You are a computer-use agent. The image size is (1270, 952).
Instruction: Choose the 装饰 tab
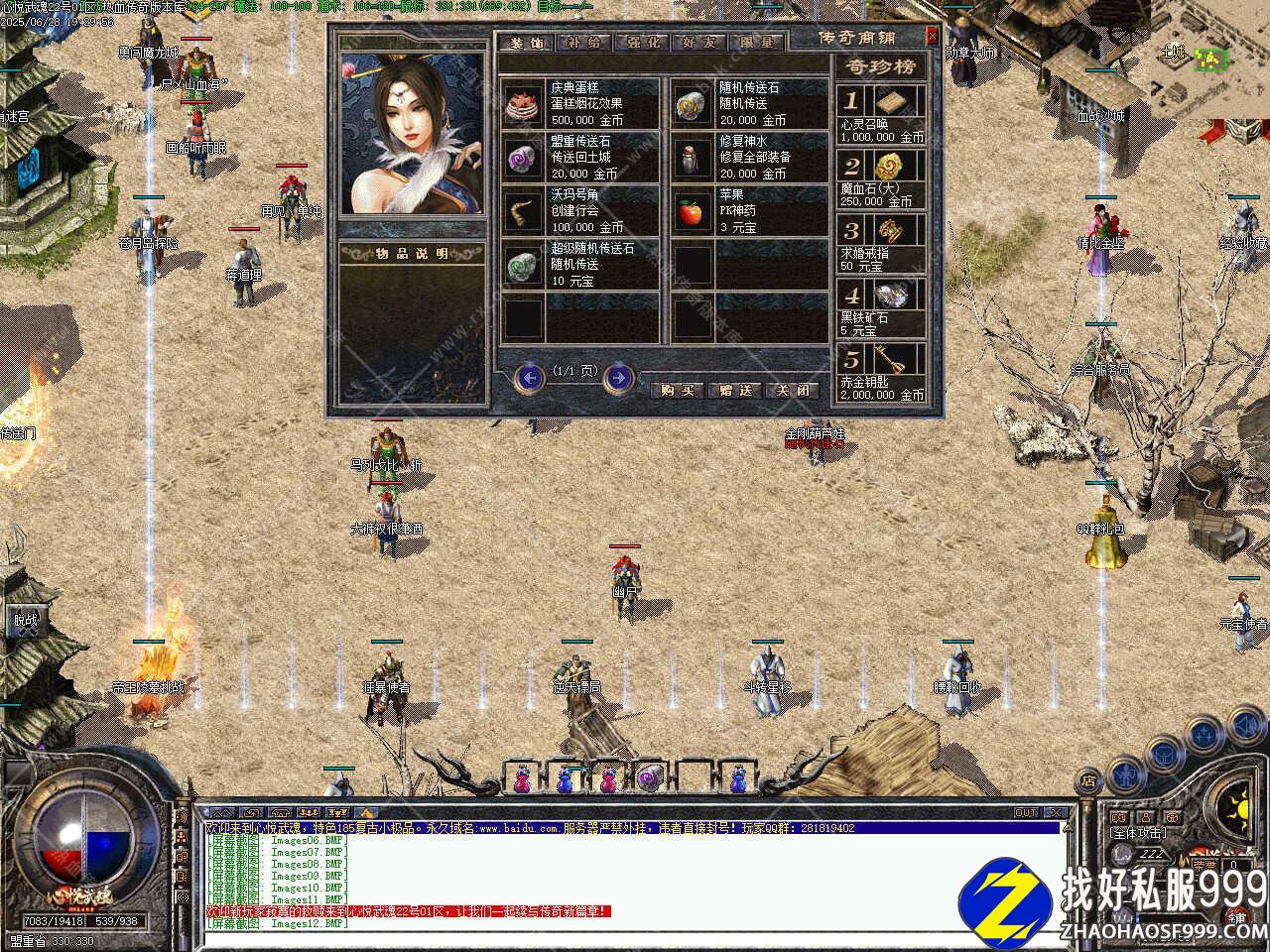pos(527,43)
